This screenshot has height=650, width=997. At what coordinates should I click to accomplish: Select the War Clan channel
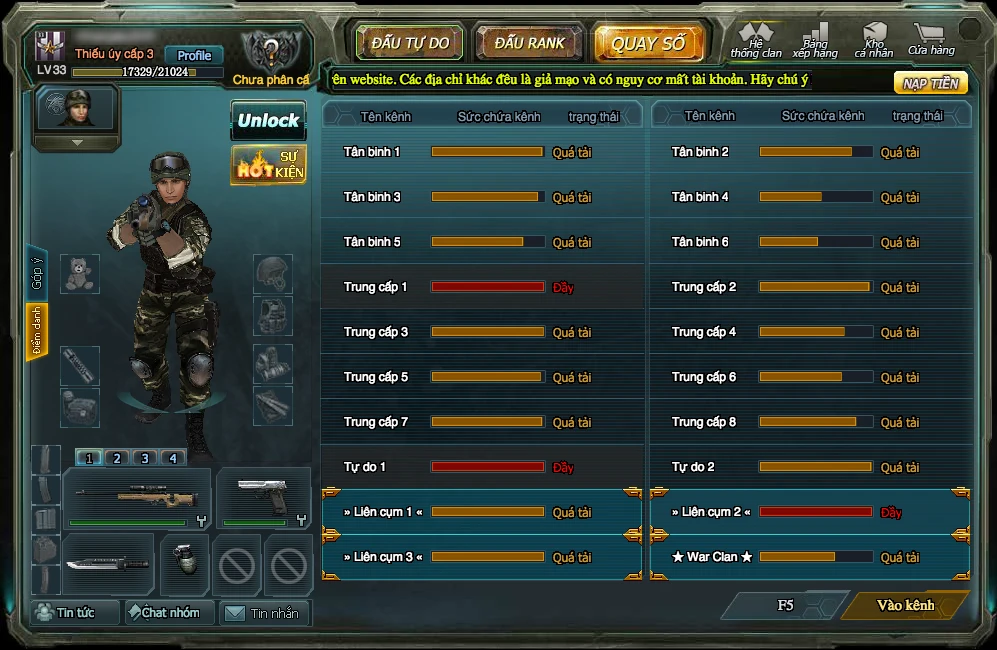click(x=810, y=557)
